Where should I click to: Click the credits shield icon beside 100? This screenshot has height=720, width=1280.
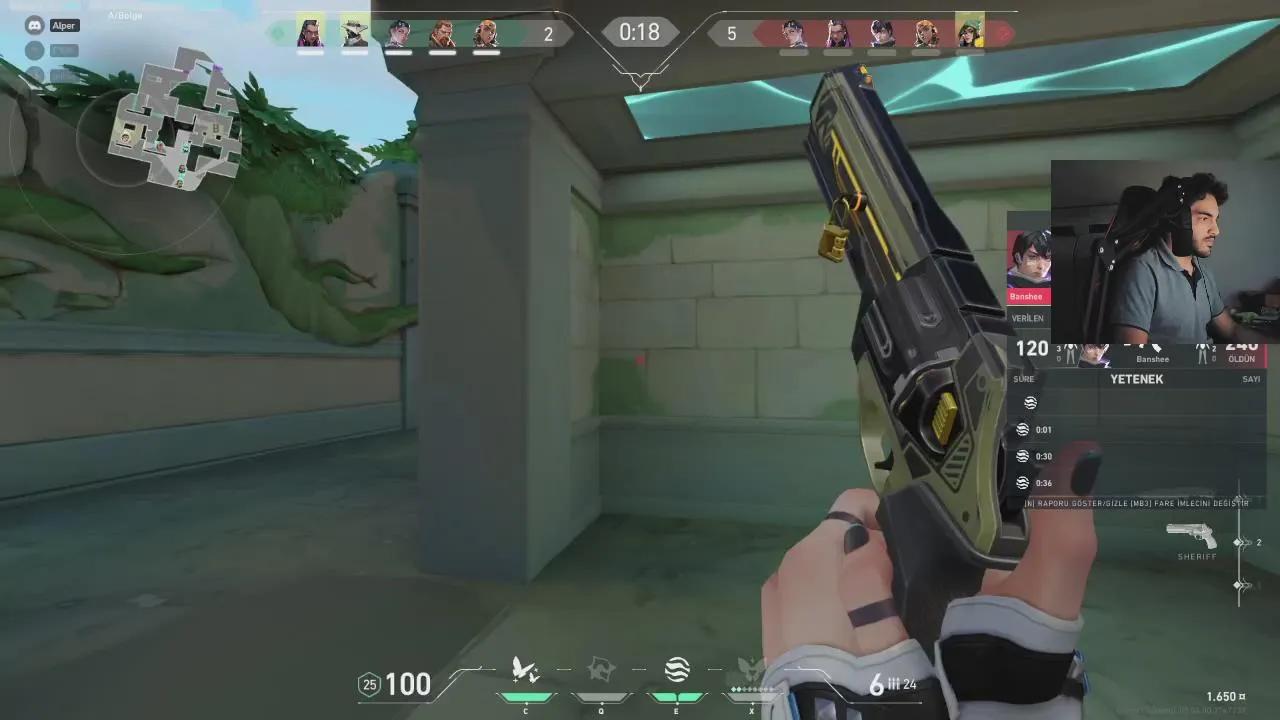click(369, 684)
